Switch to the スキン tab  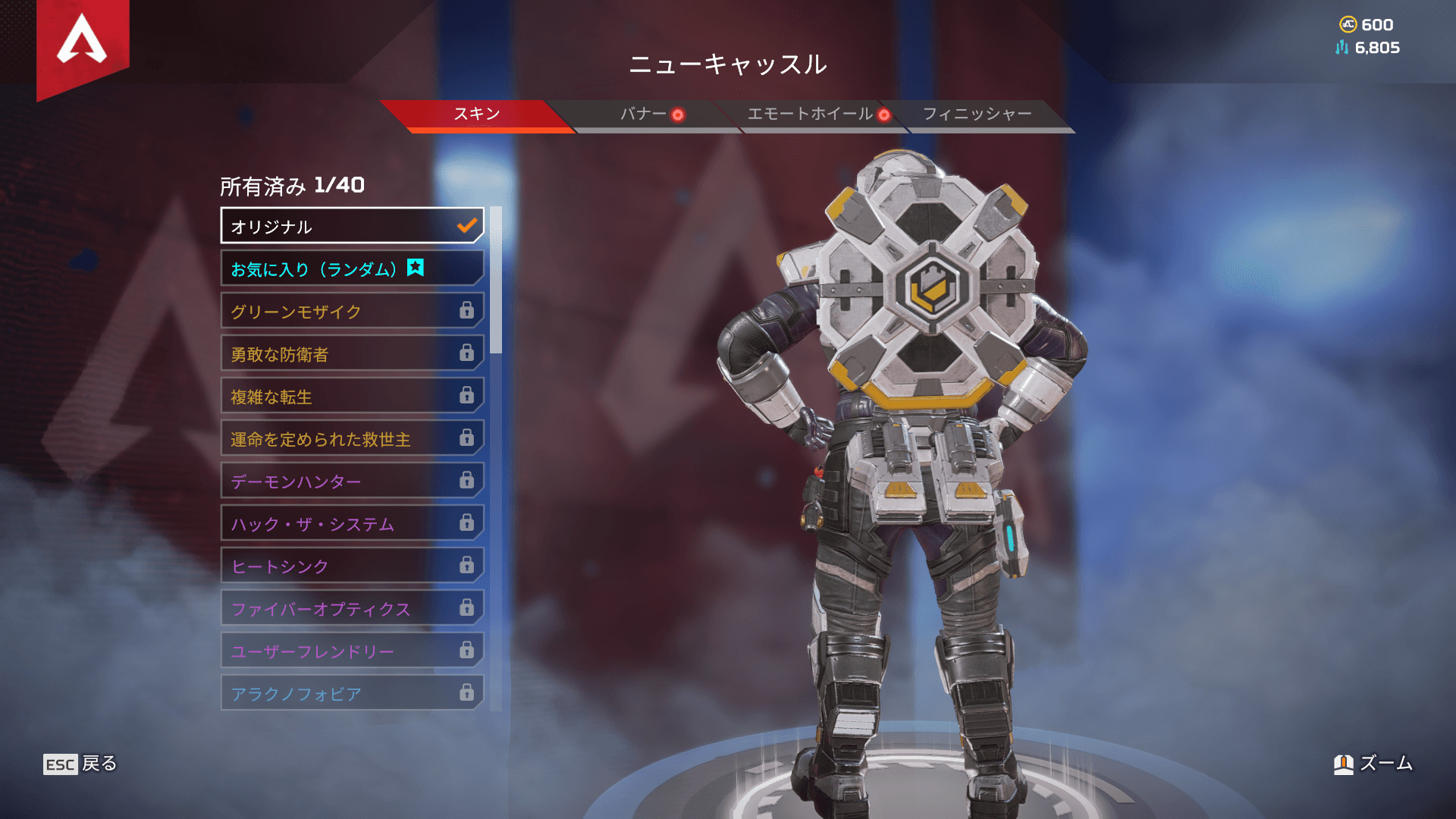click(x=476, y=115)
